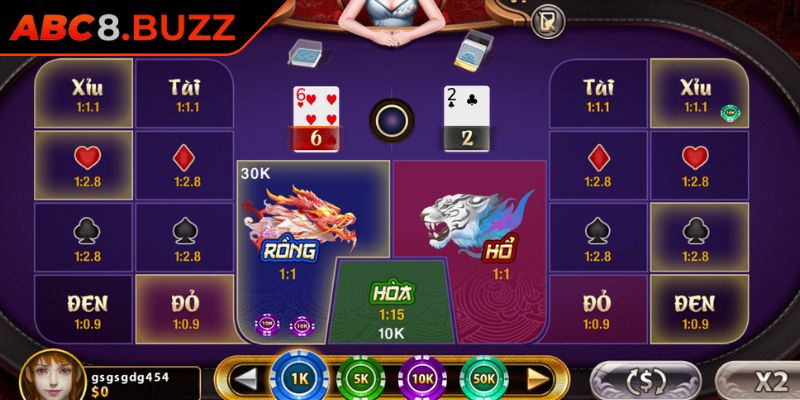Choose the green 5K chip
Viewport: 800px width, 400px height.
pyautogui.click(x=360, y=380)
